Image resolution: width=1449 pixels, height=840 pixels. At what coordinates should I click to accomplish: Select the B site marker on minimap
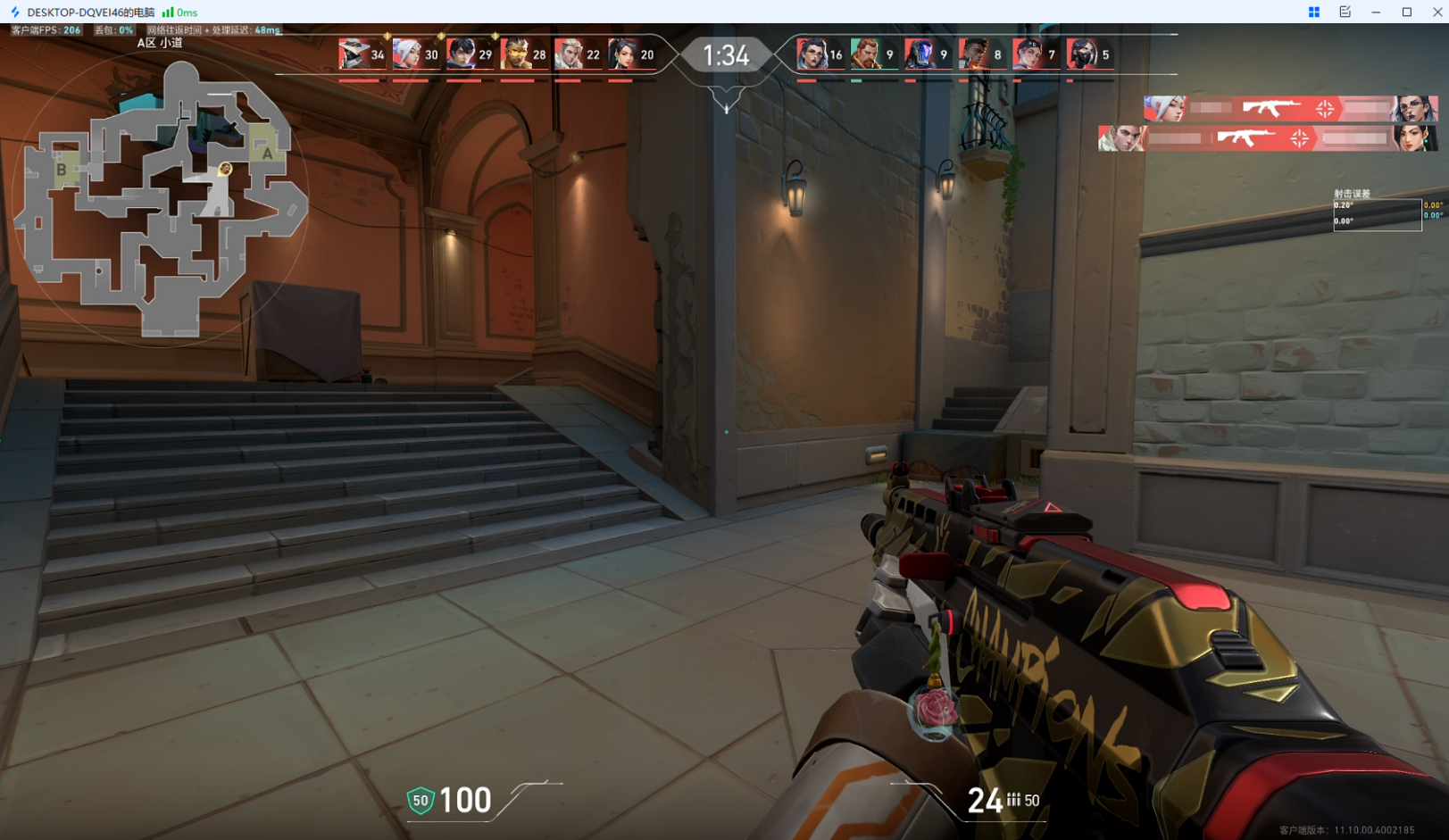tap(61, 170)
